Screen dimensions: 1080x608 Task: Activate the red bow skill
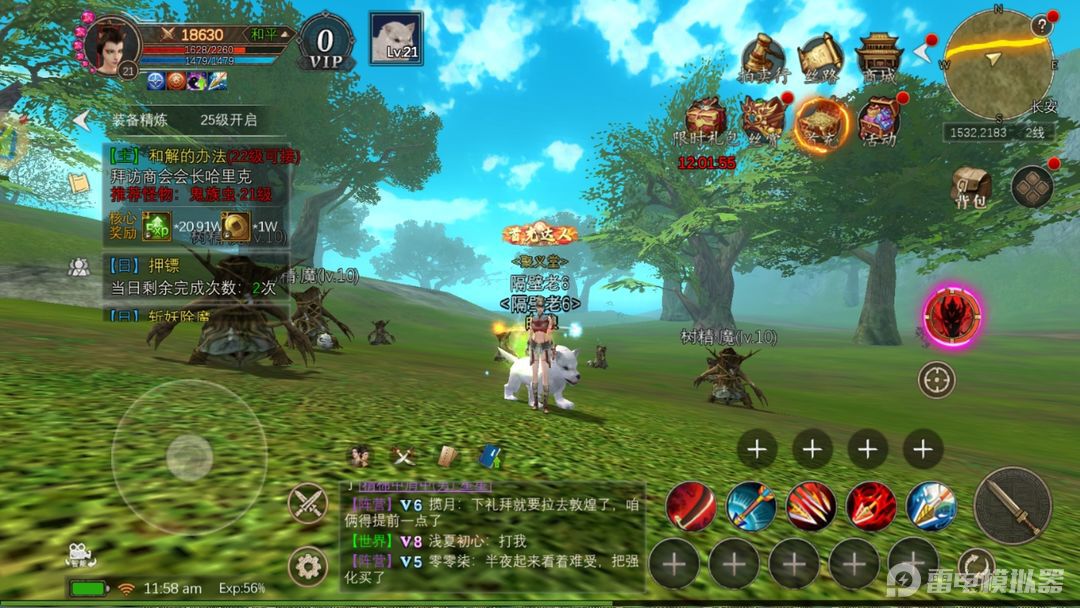click(x=691, y=506)
